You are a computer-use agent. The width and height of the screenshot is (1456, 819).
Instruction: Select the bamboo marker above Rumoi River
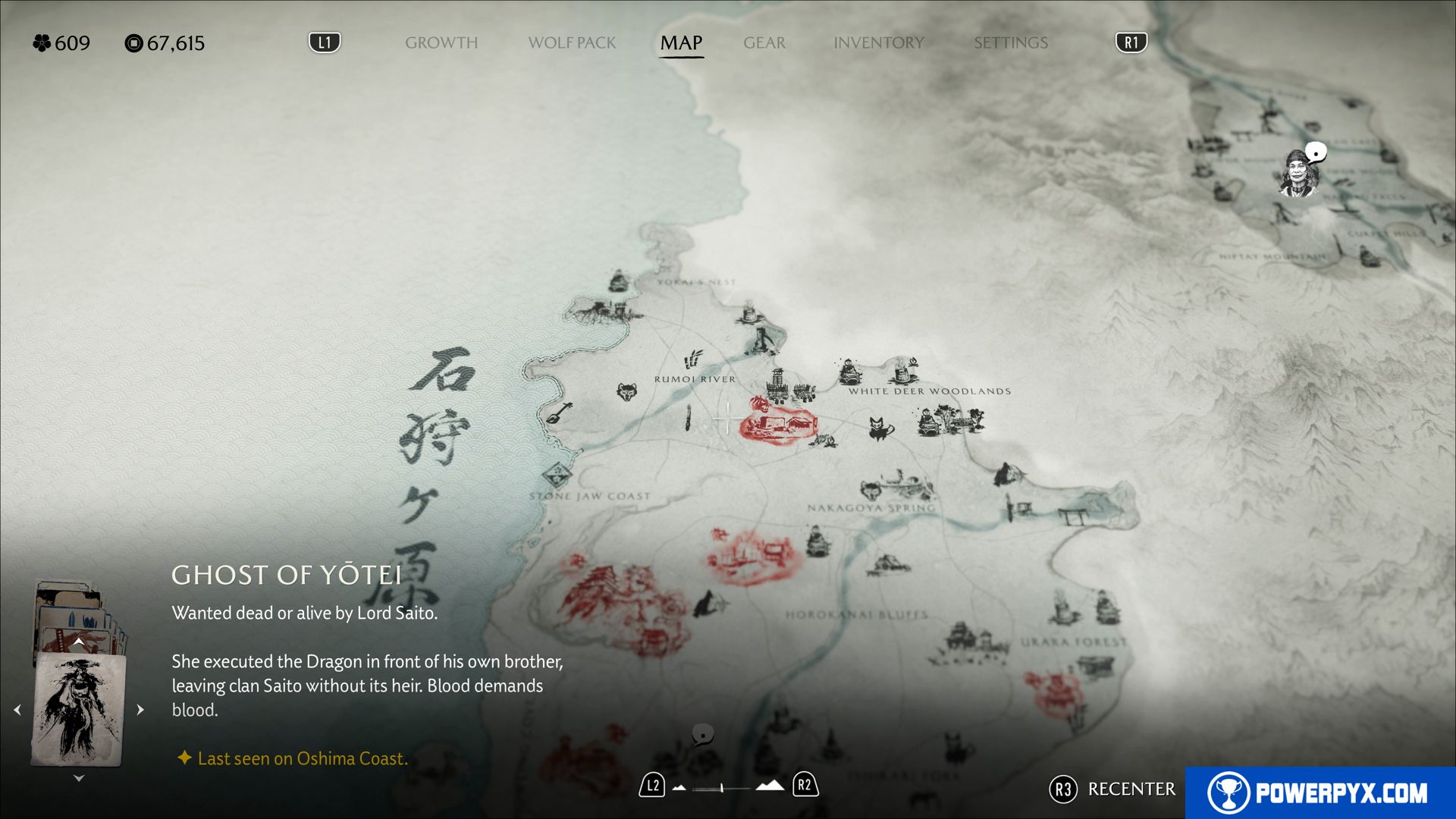[x=693, y=359]
